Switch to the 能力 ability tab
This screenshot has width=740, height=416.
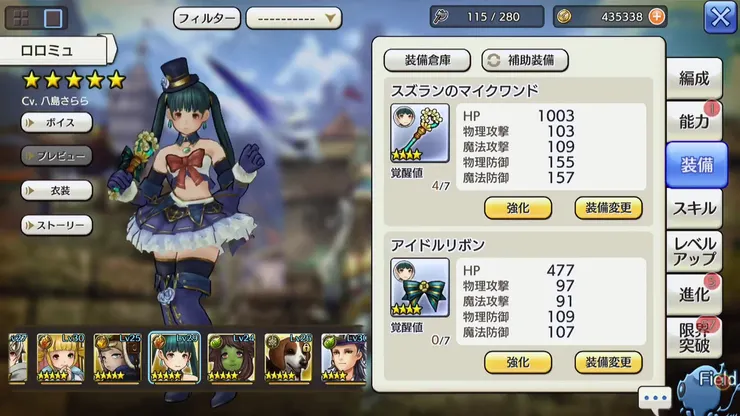coord(695,122)
